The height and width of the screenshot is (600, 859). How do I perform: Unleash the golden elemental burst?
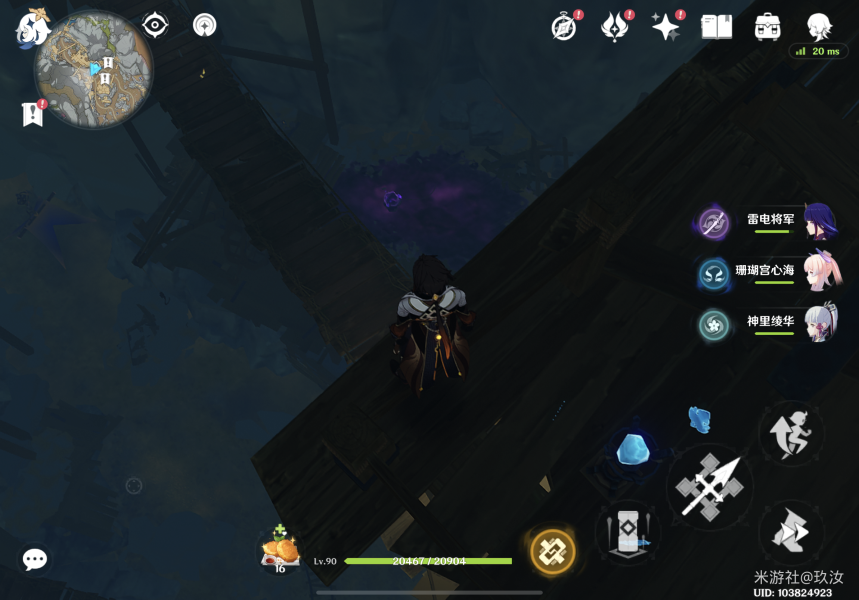[552, 551]
